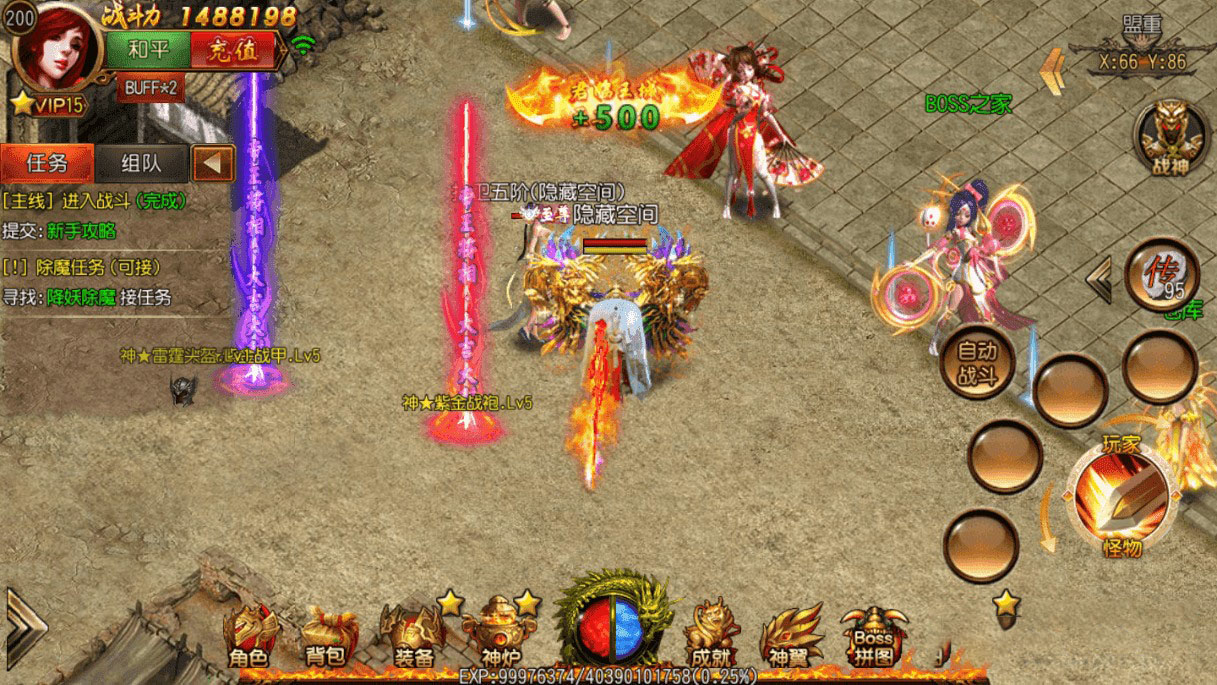Image resolution: width=1217 pixels, height=685 pixels.
Task: Switch to the 组队 team tab
Action: tap(141, 164)
